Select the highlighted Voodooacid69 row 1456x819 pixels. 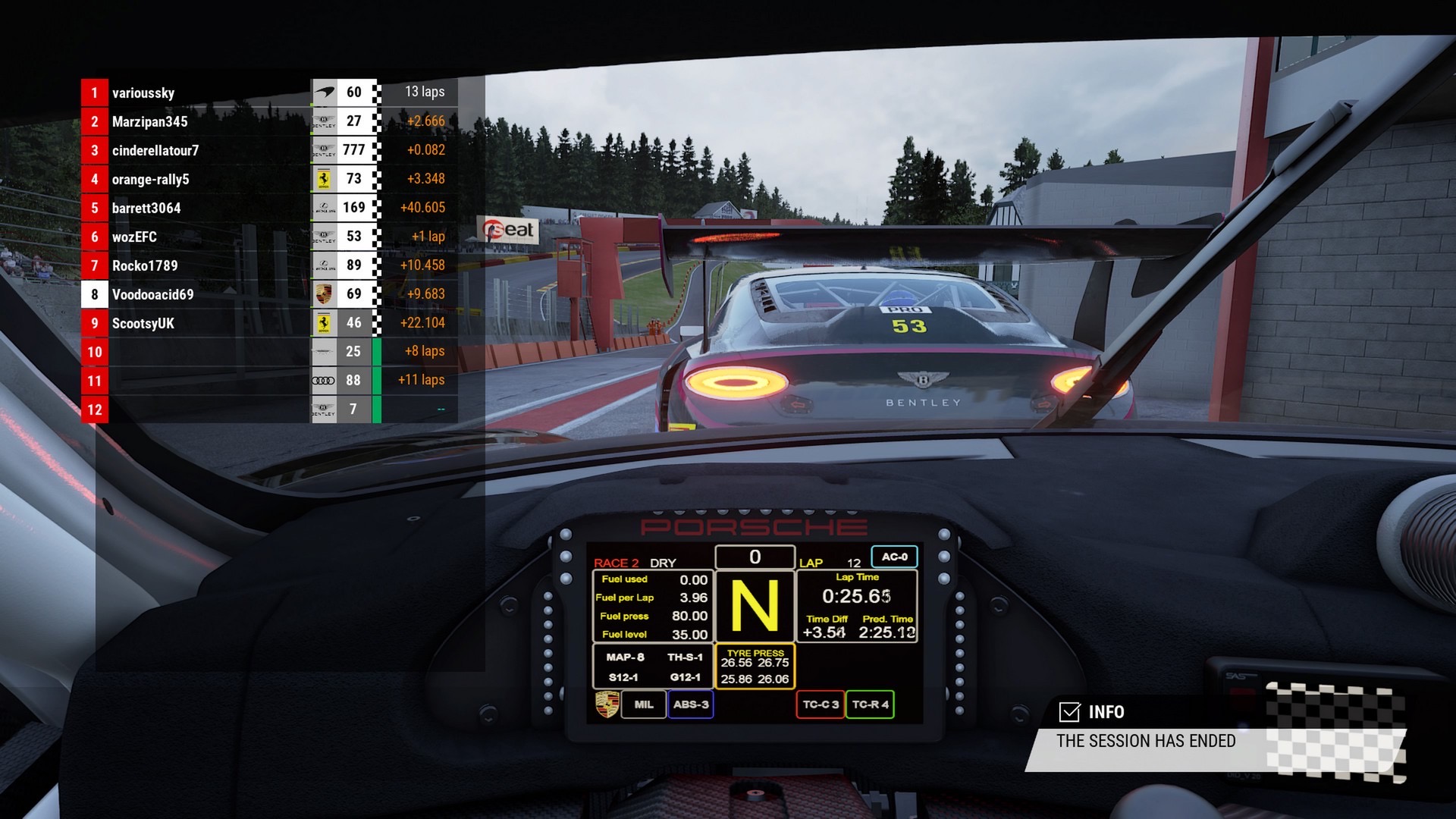tap(152, 294)
